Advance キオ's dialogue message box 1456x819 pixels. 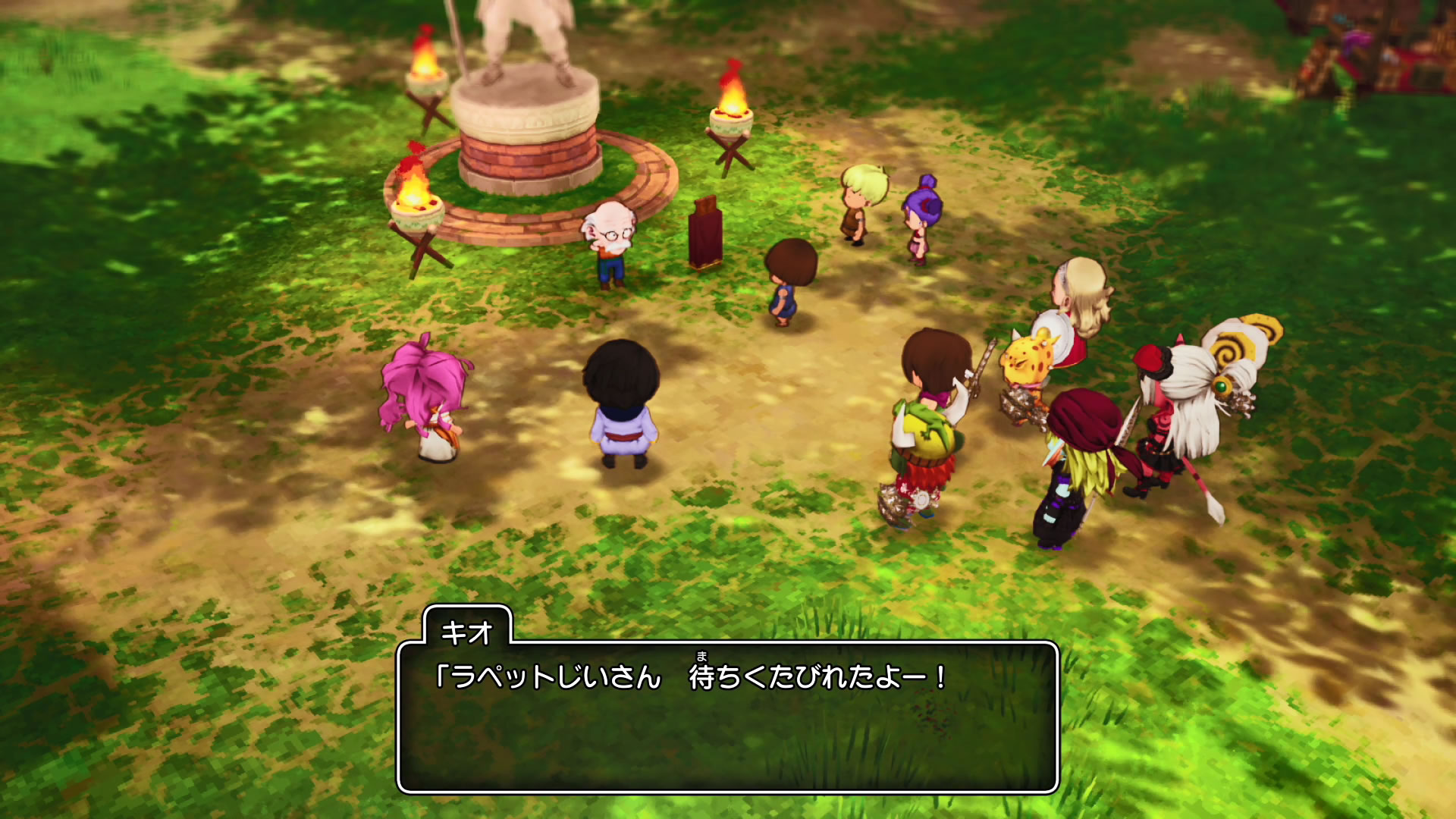(727, 717)
